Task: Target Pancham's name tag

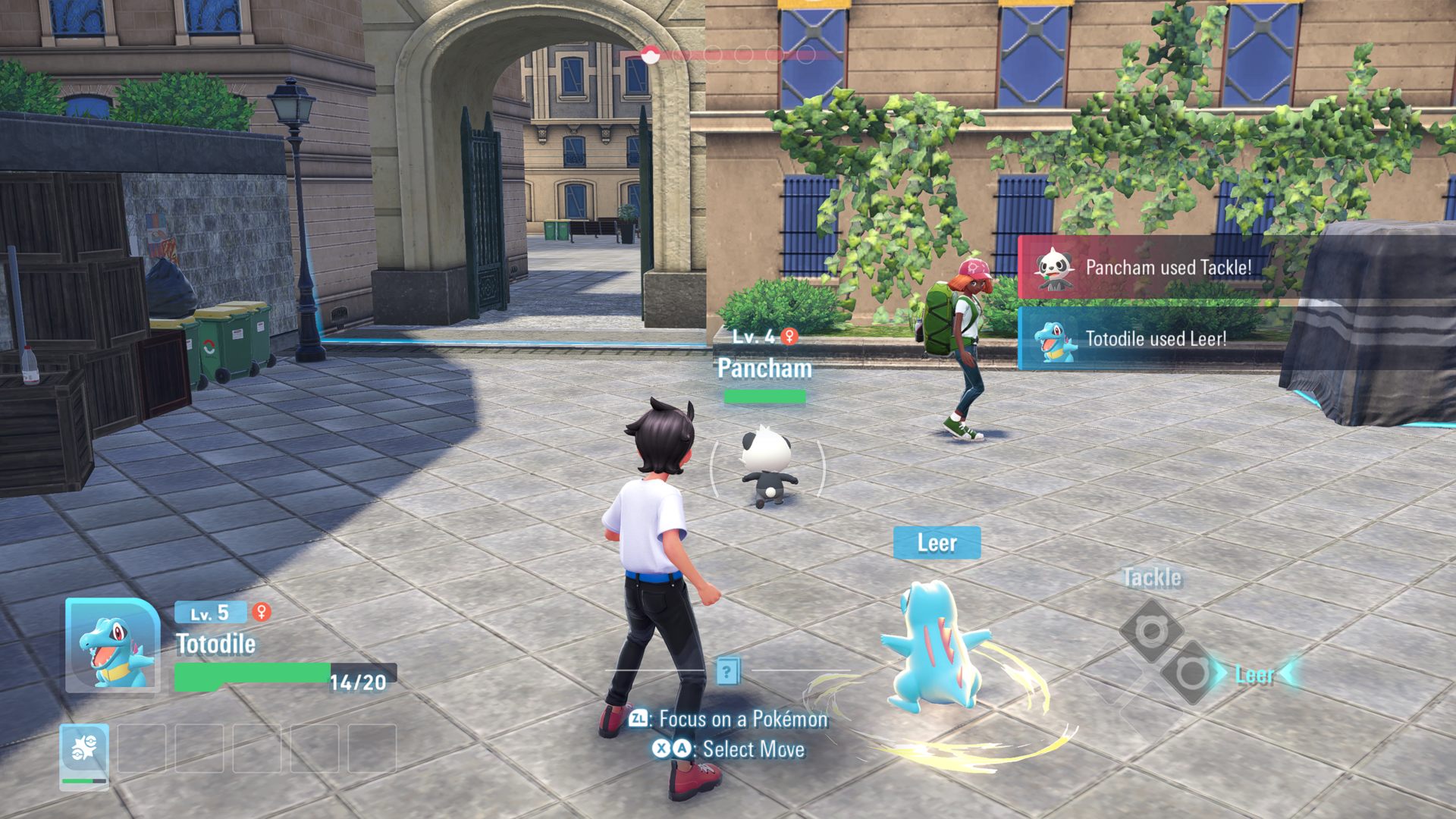Action: point(764,369)
